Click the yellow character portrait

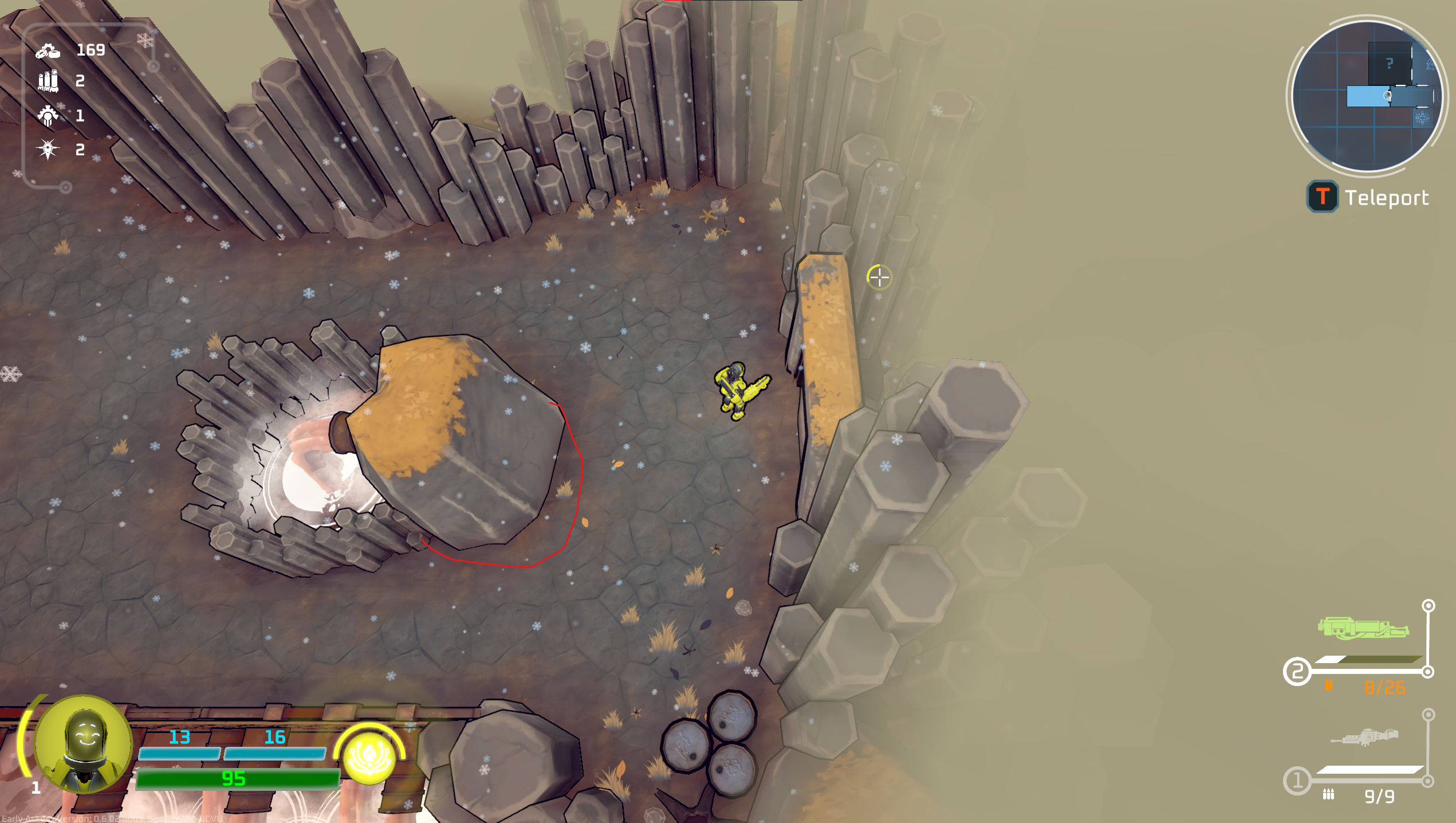(x=84, y=744)
